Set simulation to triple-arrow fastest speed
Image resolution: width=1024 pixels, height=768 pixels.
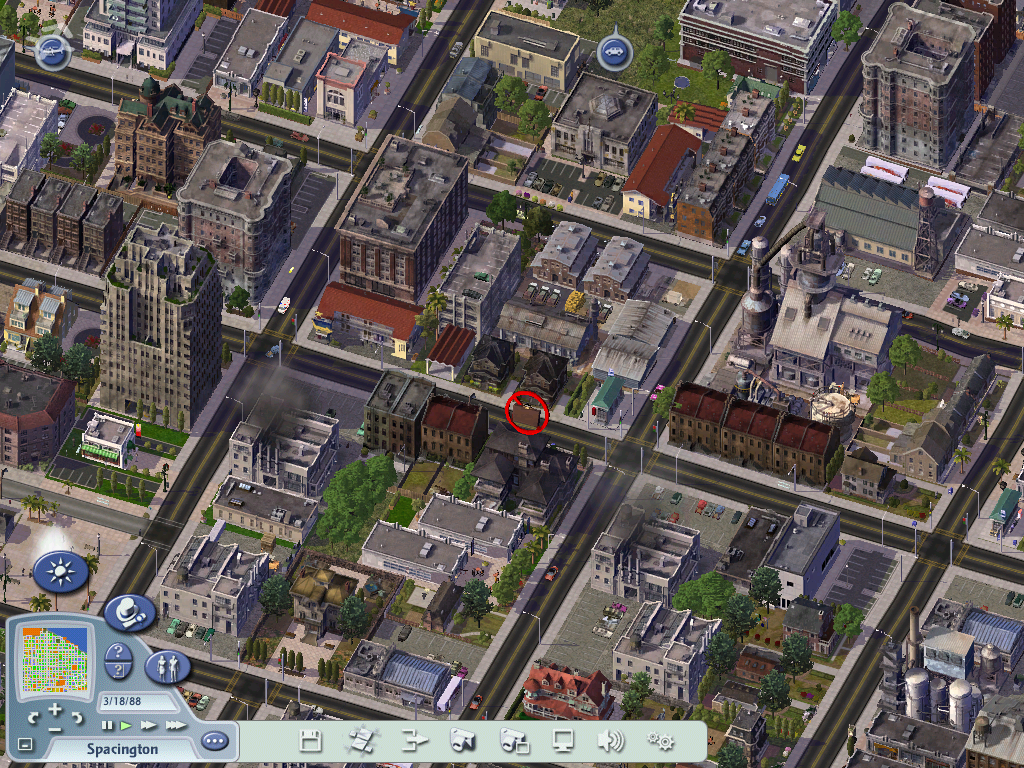(175, 725)
